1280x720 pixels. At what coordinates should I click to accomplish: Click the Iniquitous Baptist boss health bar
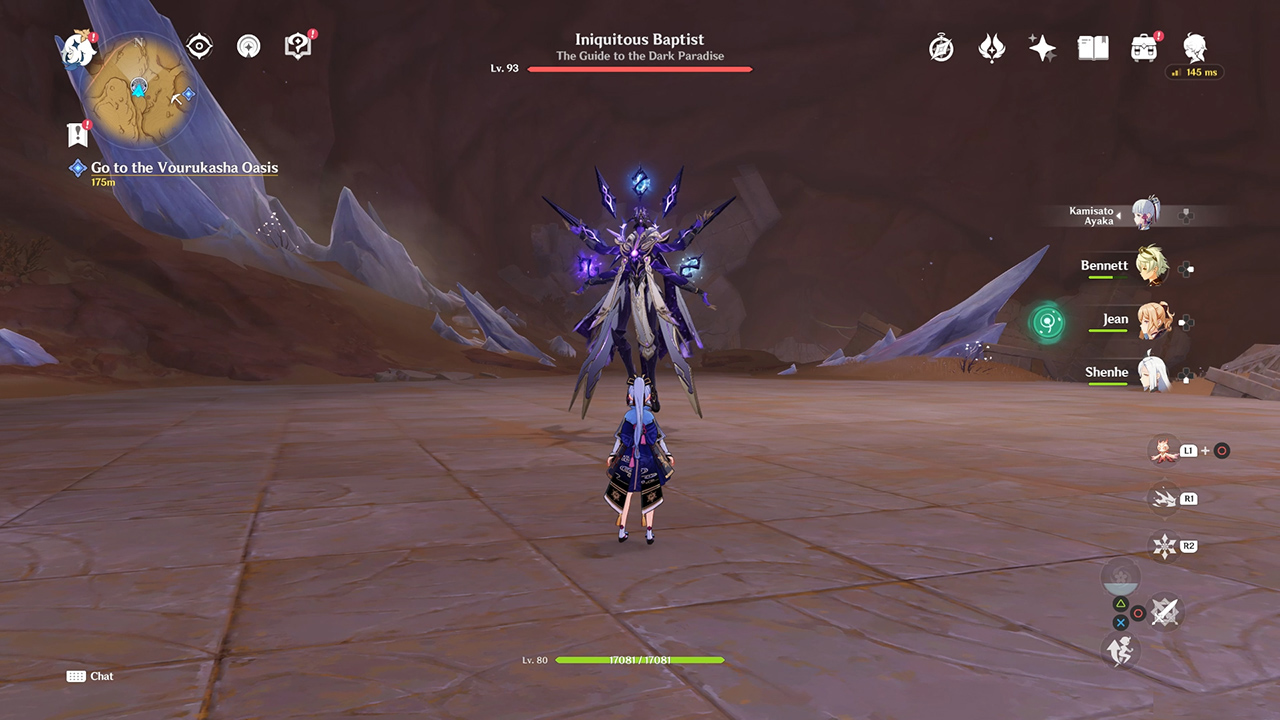pos(639,68)
